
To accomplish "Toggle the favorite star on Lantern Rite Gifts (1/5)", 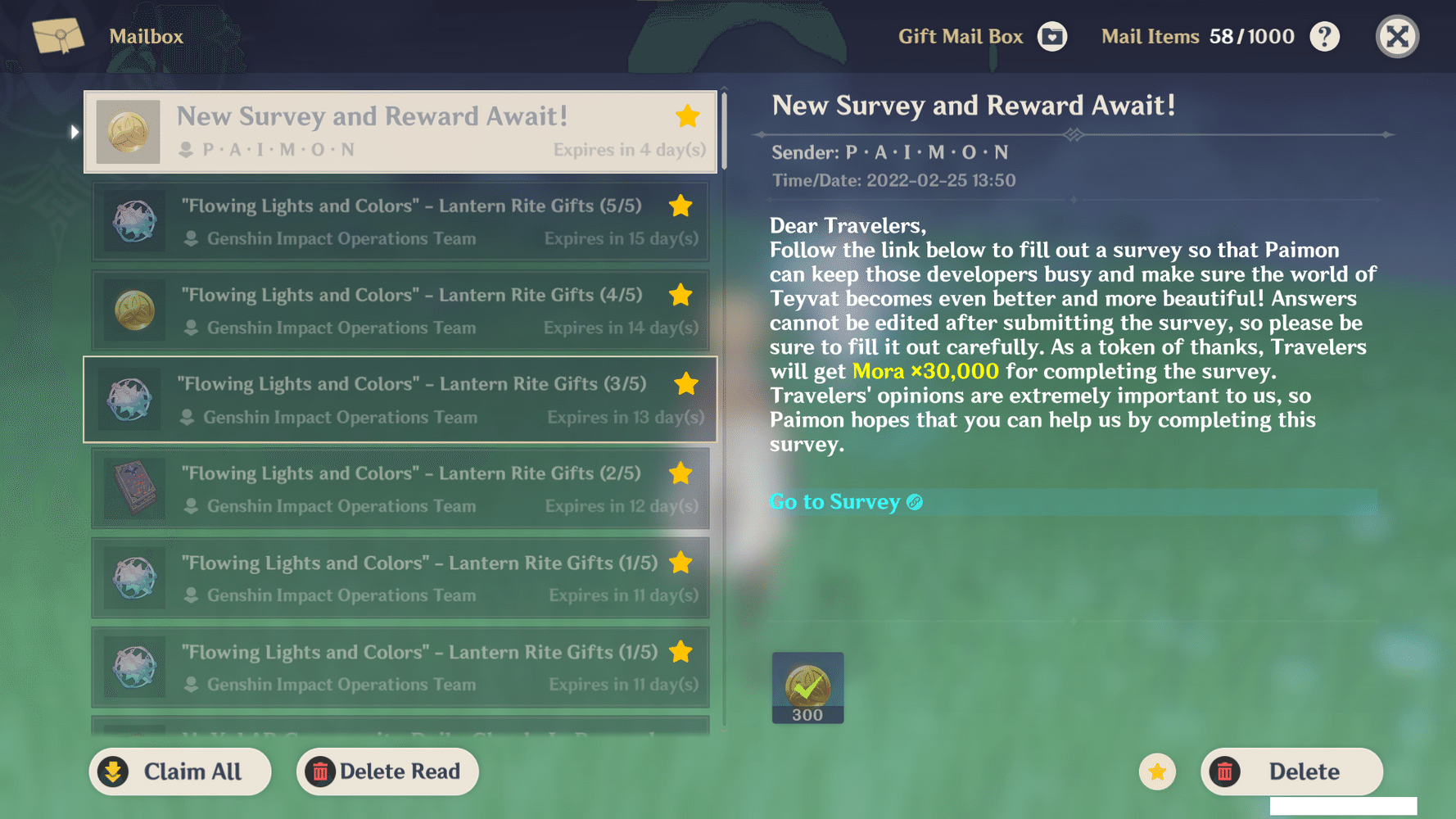I will [x=681, y=563].
